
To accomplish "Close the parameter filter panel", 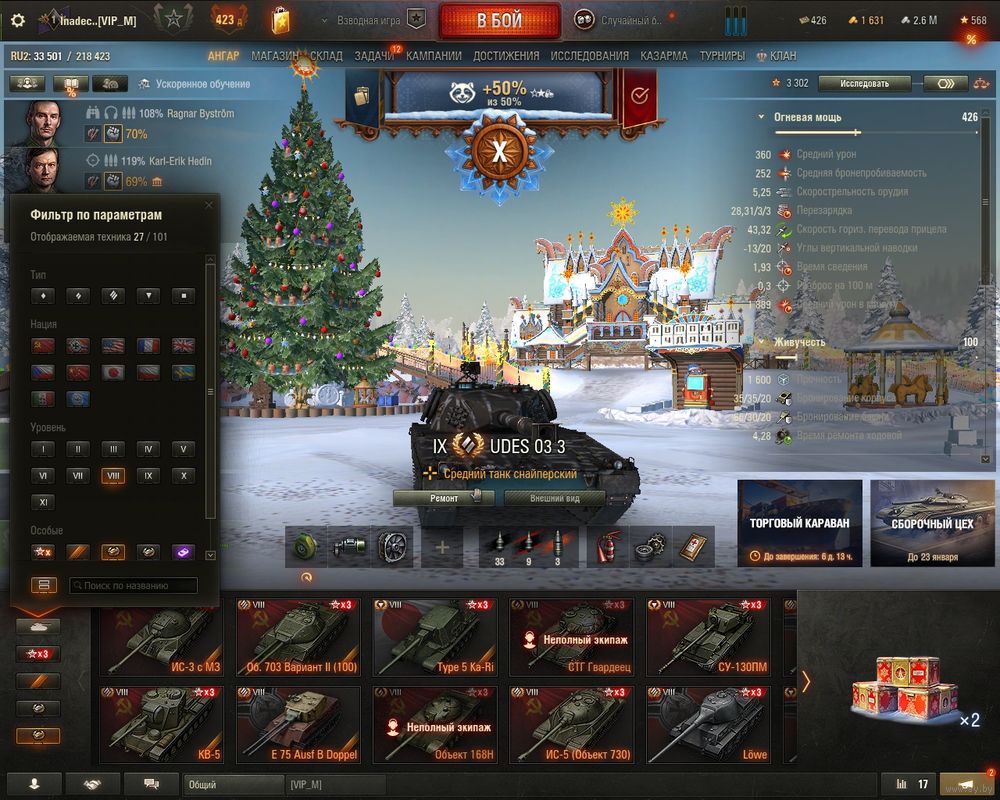I will tap(208, 205).
